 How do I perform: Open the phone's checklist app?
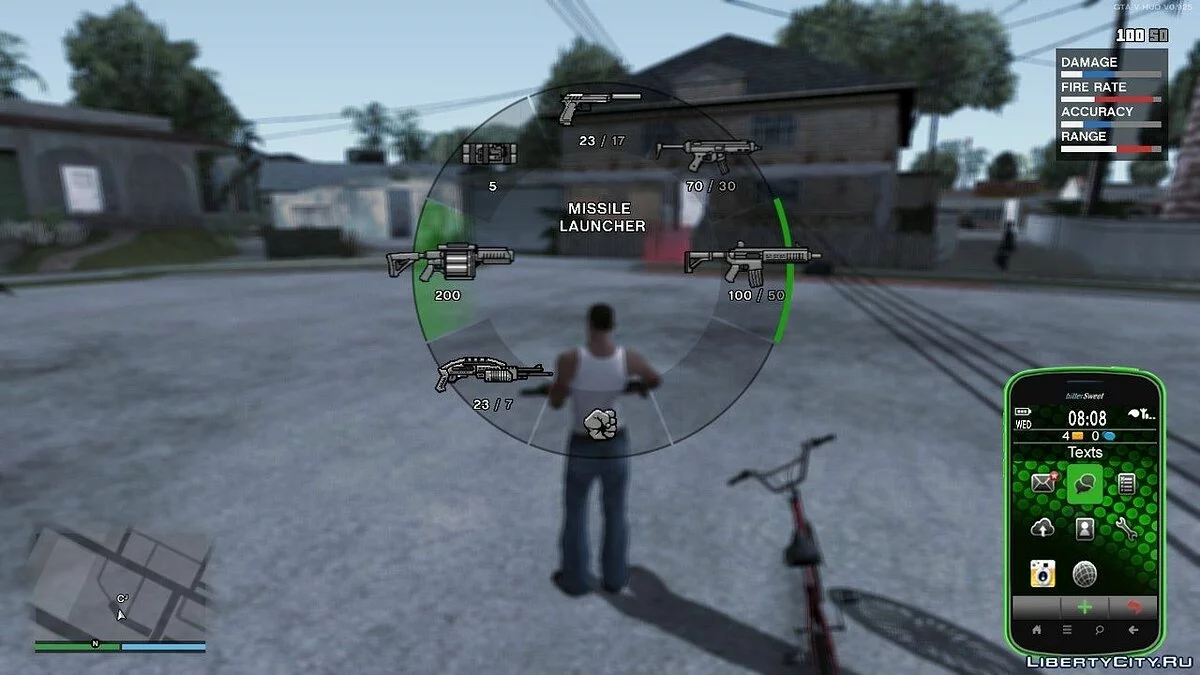tap(1126, 484)
